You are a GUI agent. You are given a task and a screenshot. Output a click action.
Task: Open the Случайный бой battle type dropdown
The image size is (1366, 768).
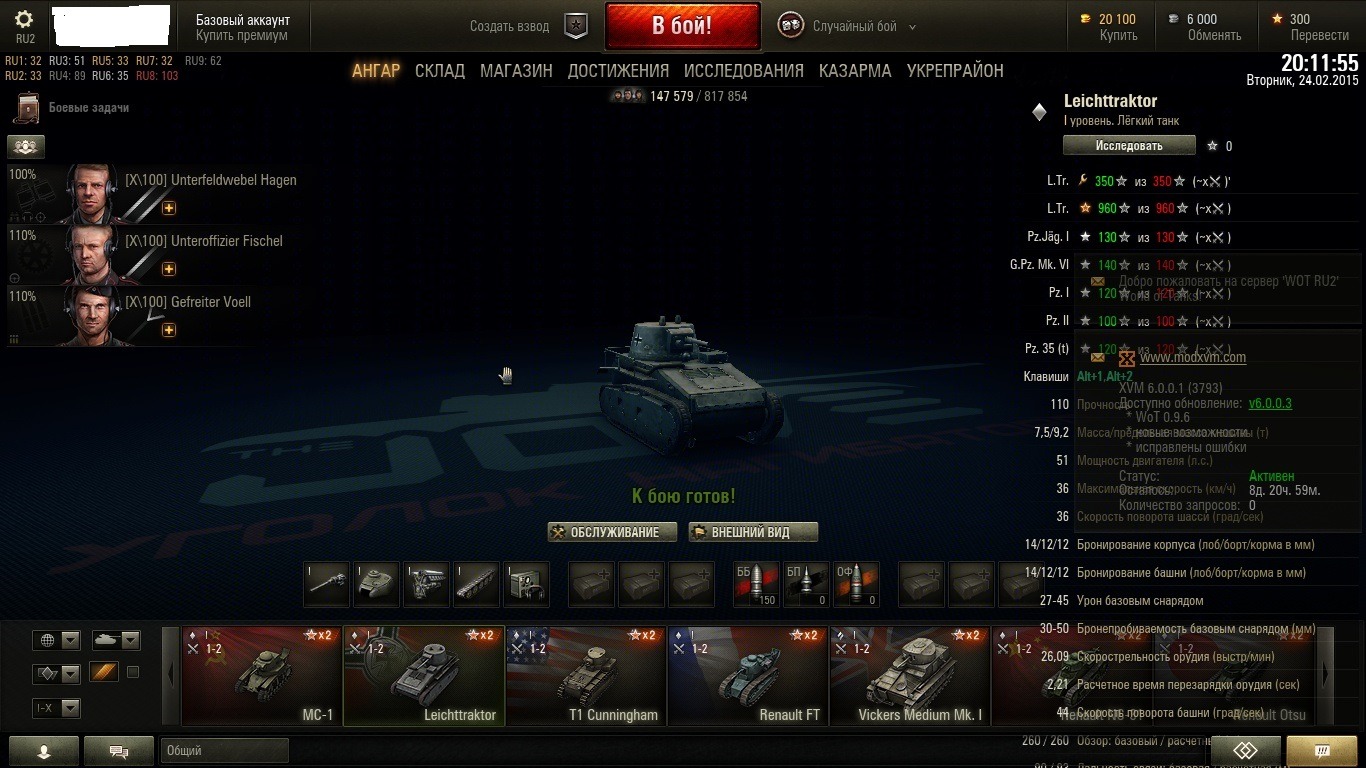click(x=862, y=27)
